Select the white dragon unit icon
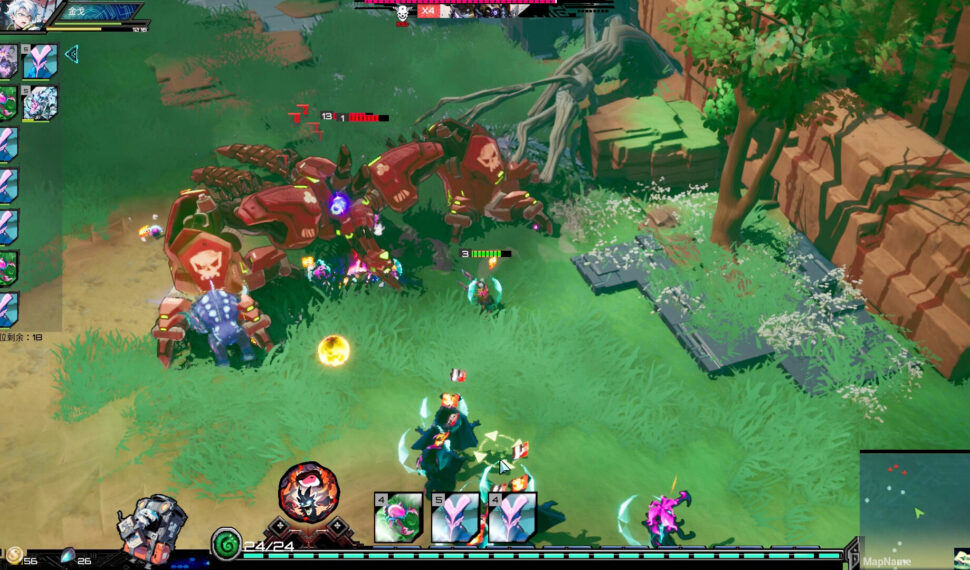Image resolution: width=970 pixels, height=570 pixels. 41,103
